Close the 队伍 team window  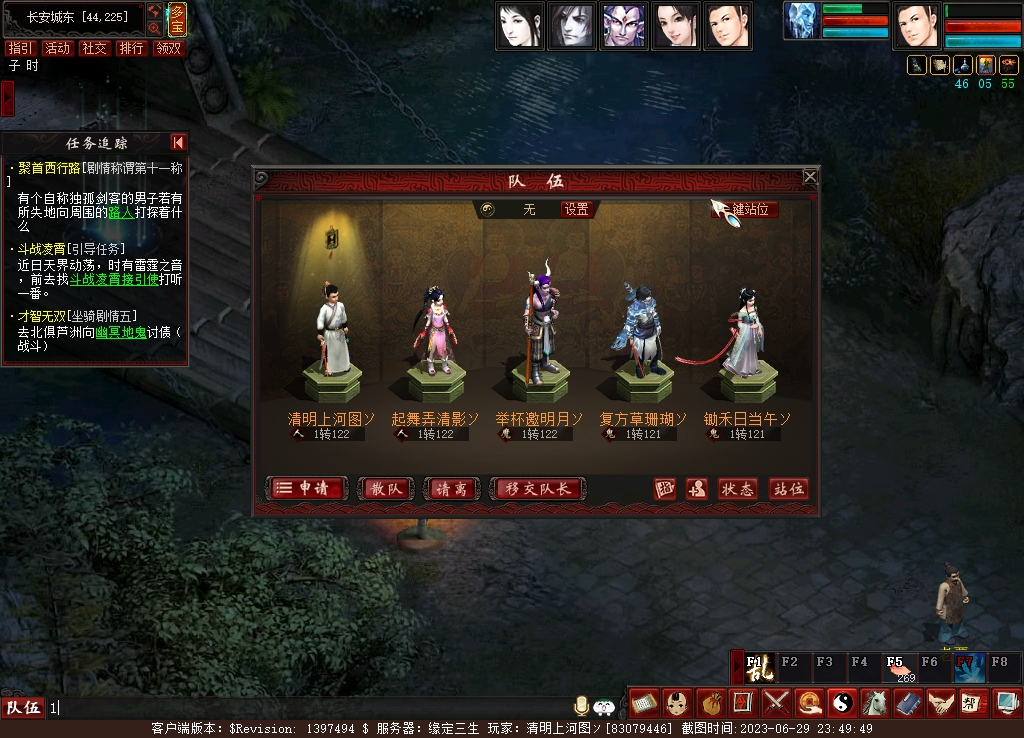click(x=810, y=177)
